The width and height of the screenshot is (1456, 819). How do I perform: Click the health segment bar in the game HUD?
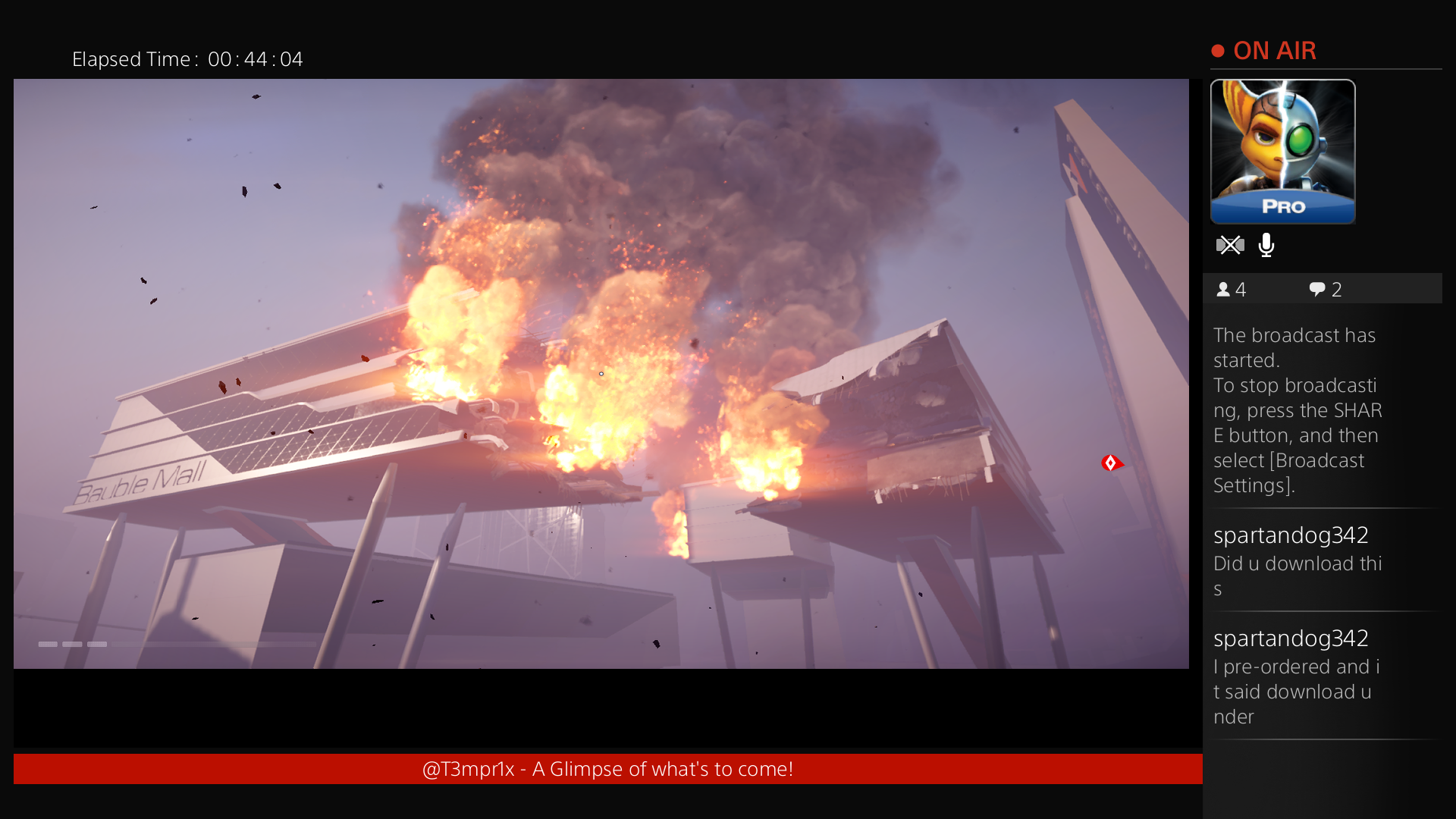point(72,644)
